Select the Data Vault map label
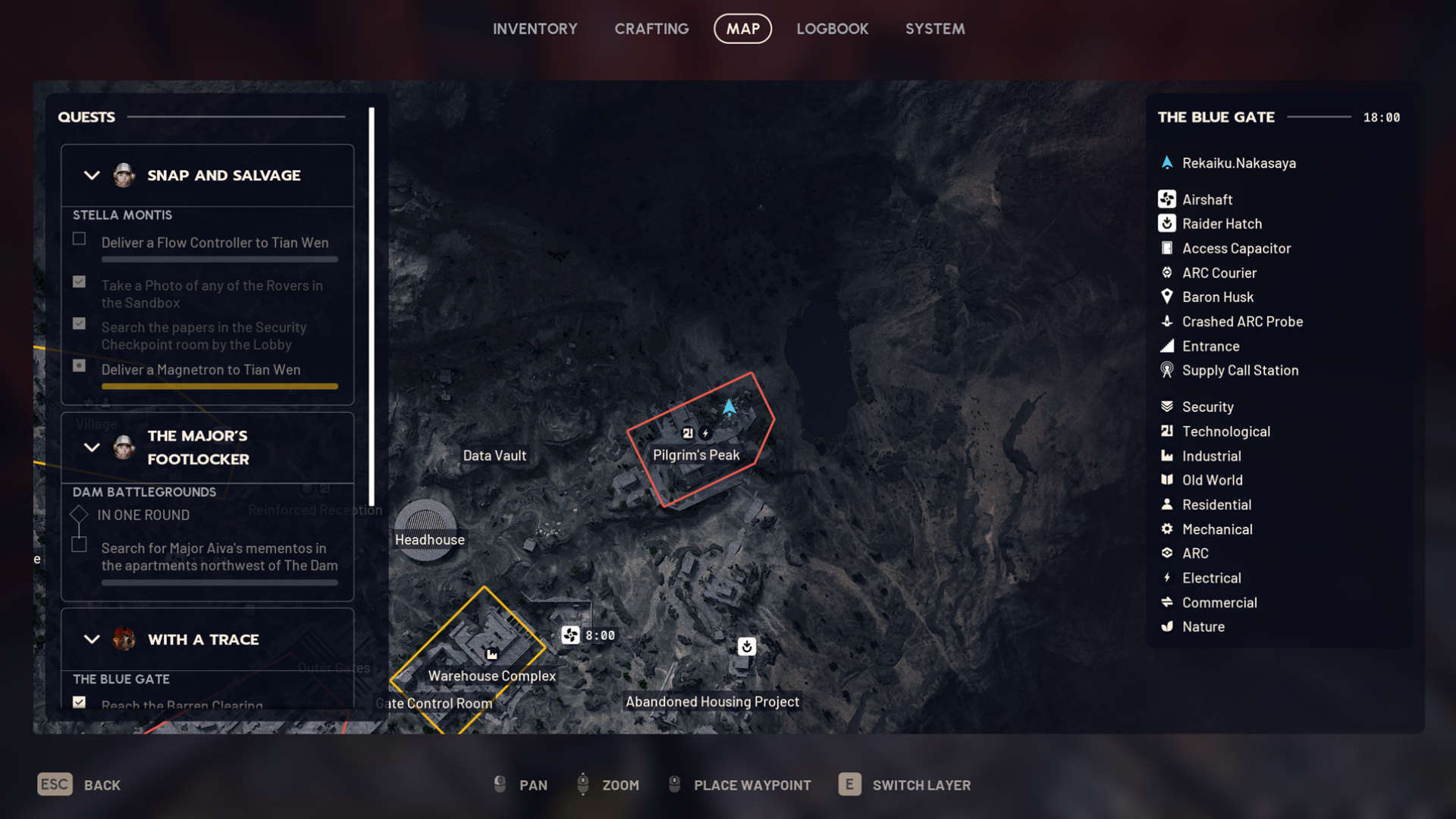Screen dimensions: 1456x819 (494, 456)
